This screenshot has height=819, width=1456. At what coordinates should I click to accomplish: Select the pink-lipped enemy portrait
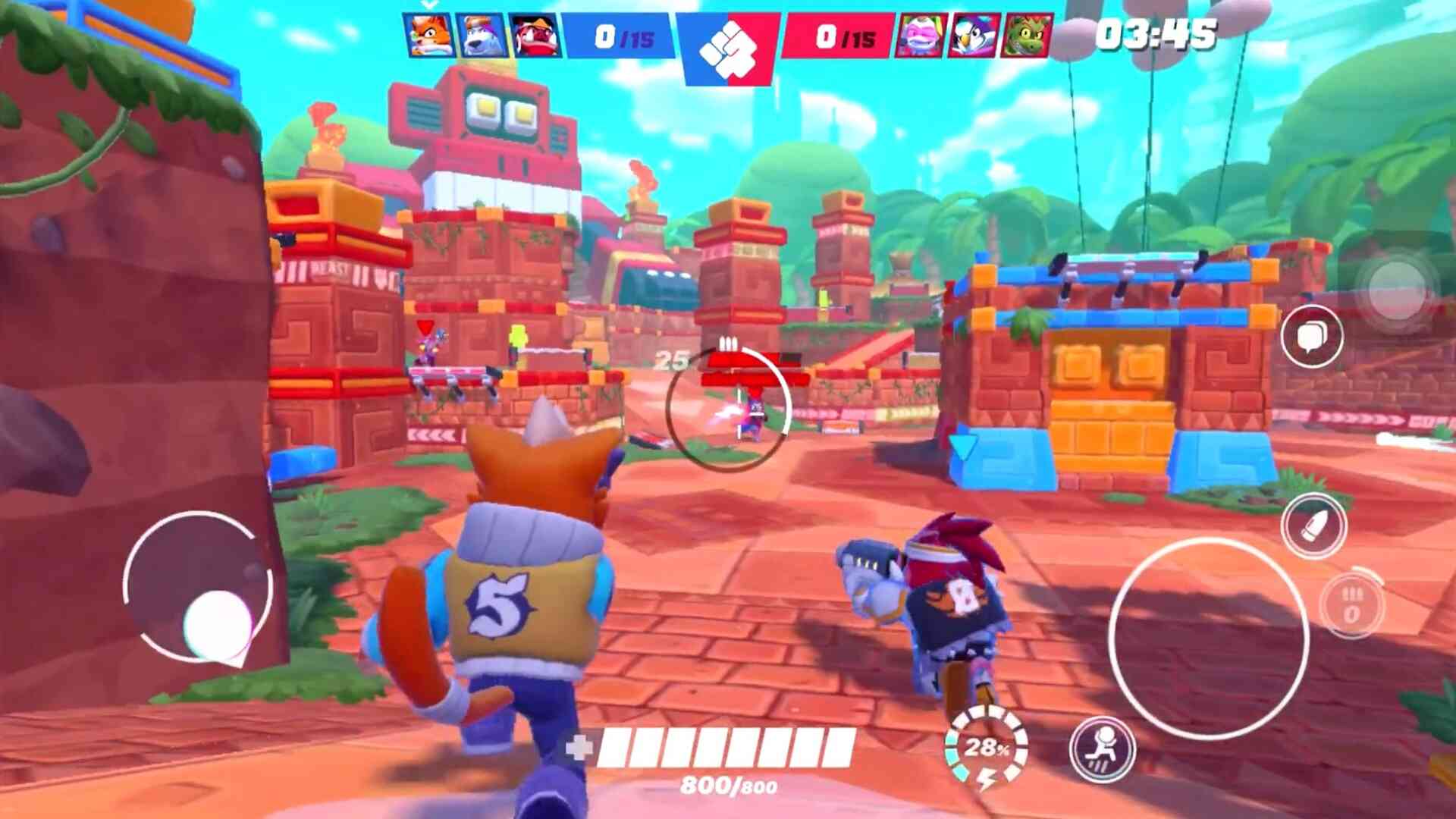(x=921, y=35)
